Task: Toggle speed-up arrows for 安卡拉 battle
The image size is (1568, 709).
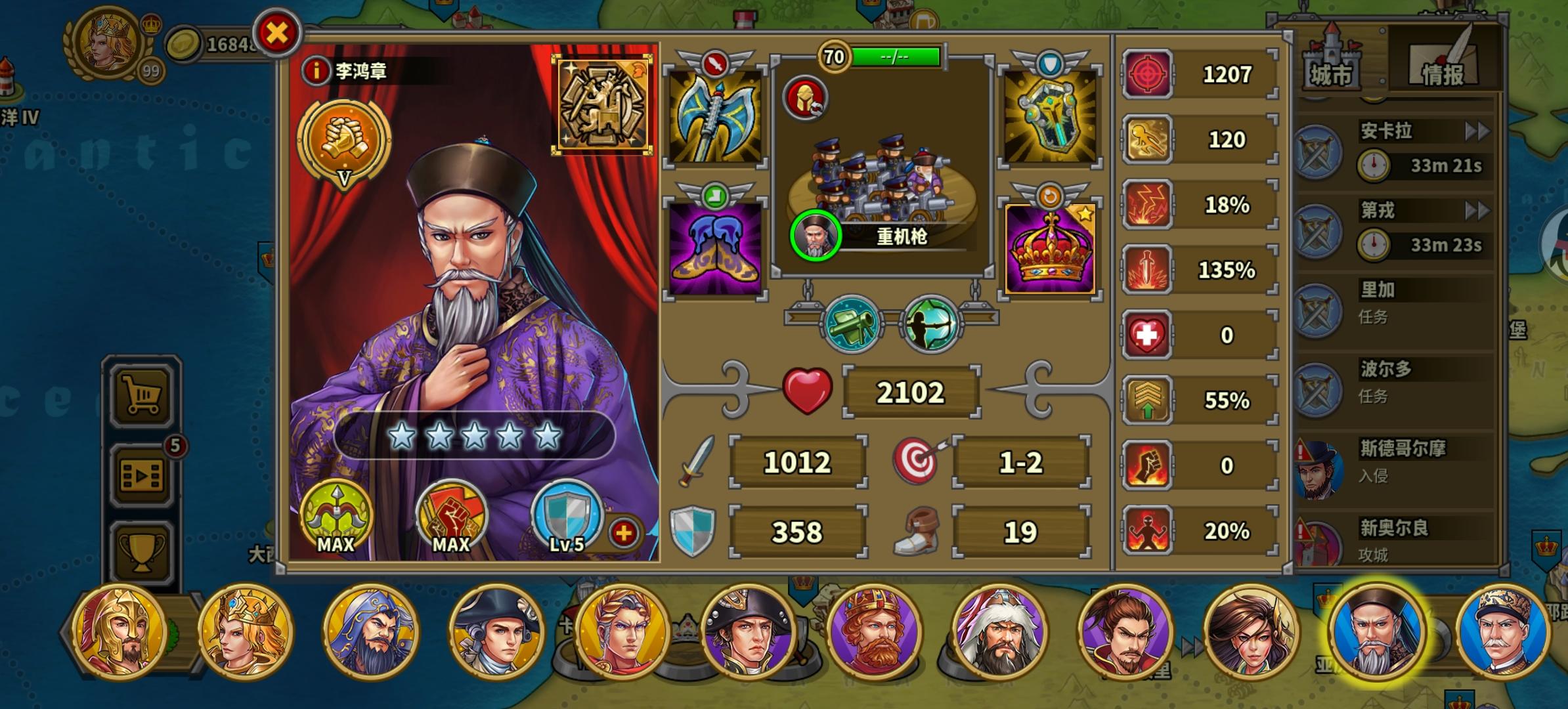Action: (x=1477, y=131)
